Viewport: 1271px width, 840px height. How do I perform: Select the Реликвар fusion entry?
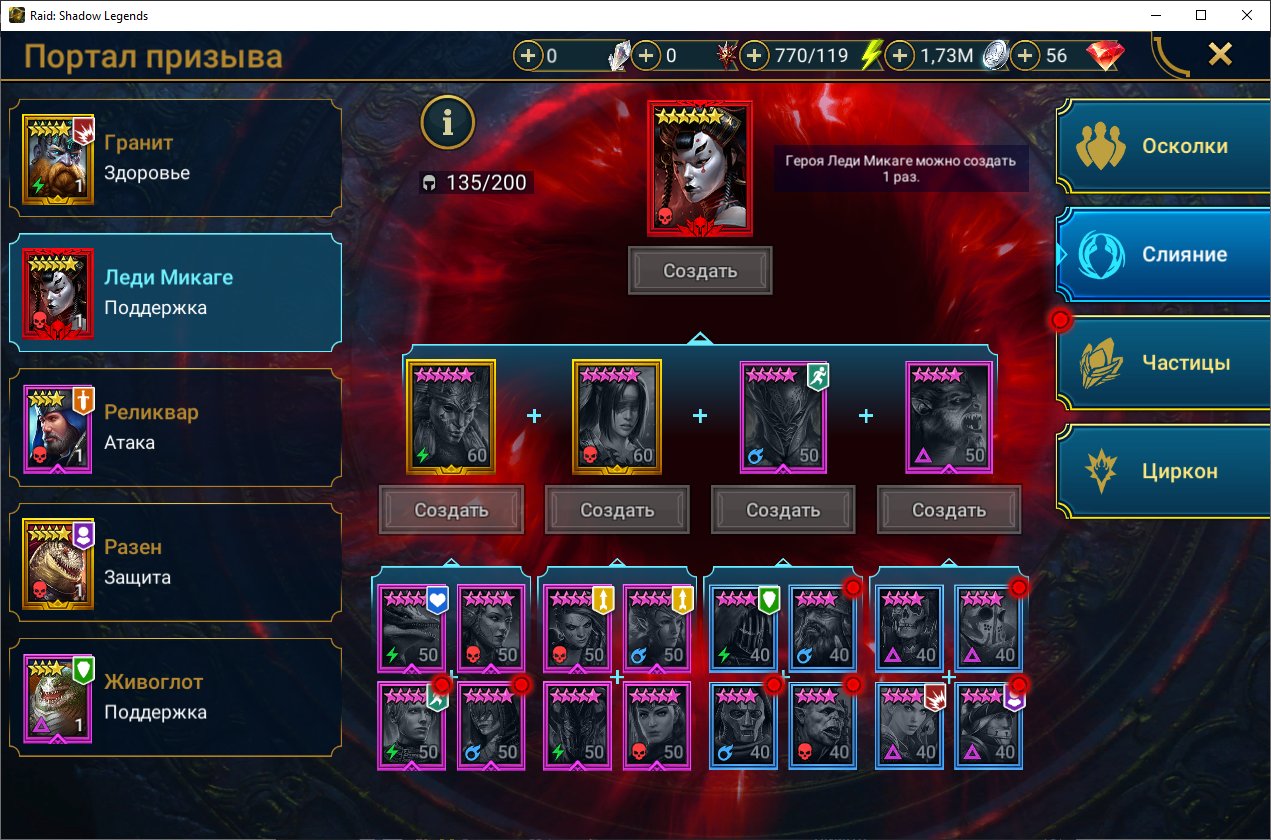(x=175, y=428)
